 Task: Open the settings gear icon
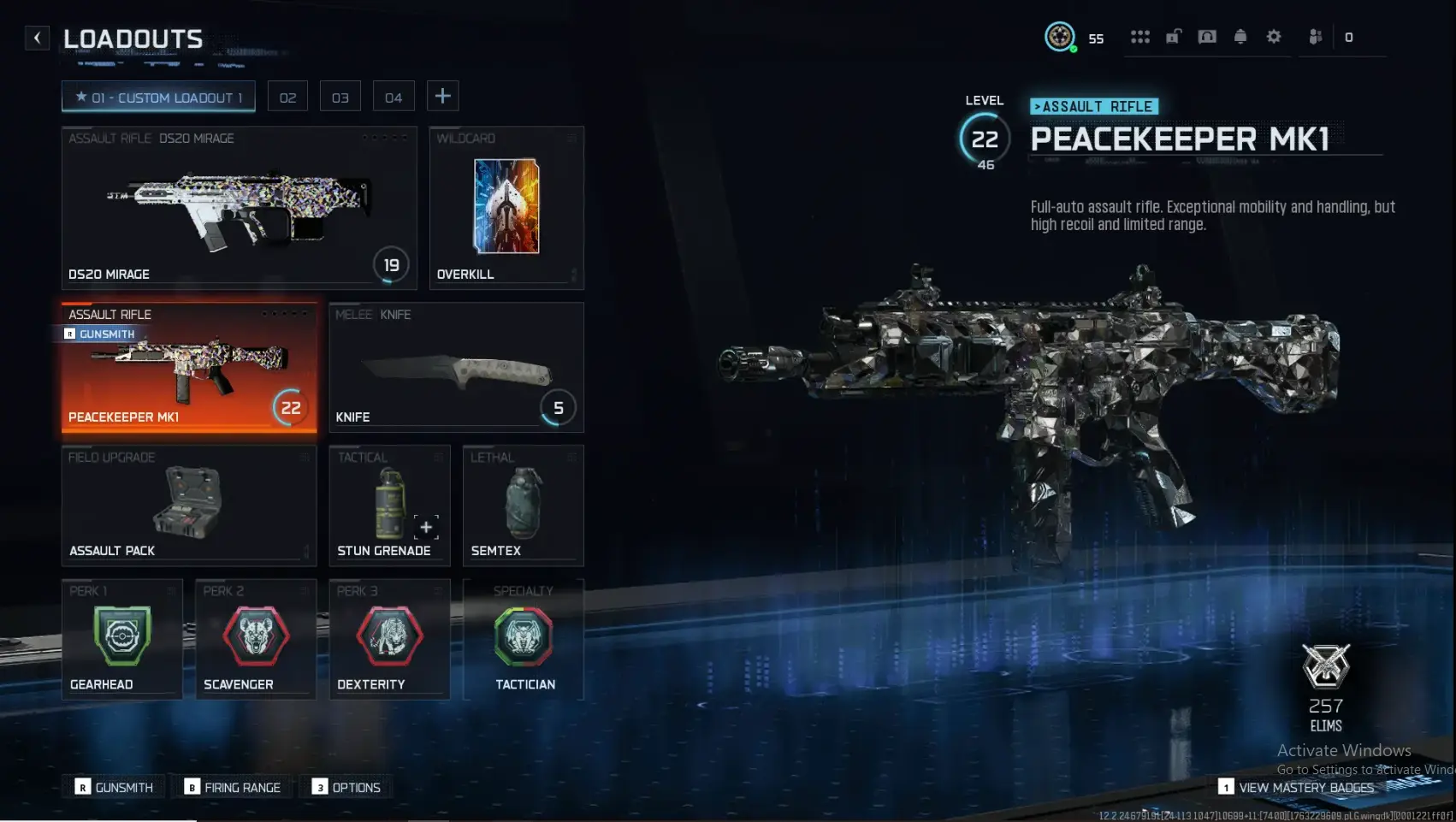pyautogui.click(x=1274, y=37)
